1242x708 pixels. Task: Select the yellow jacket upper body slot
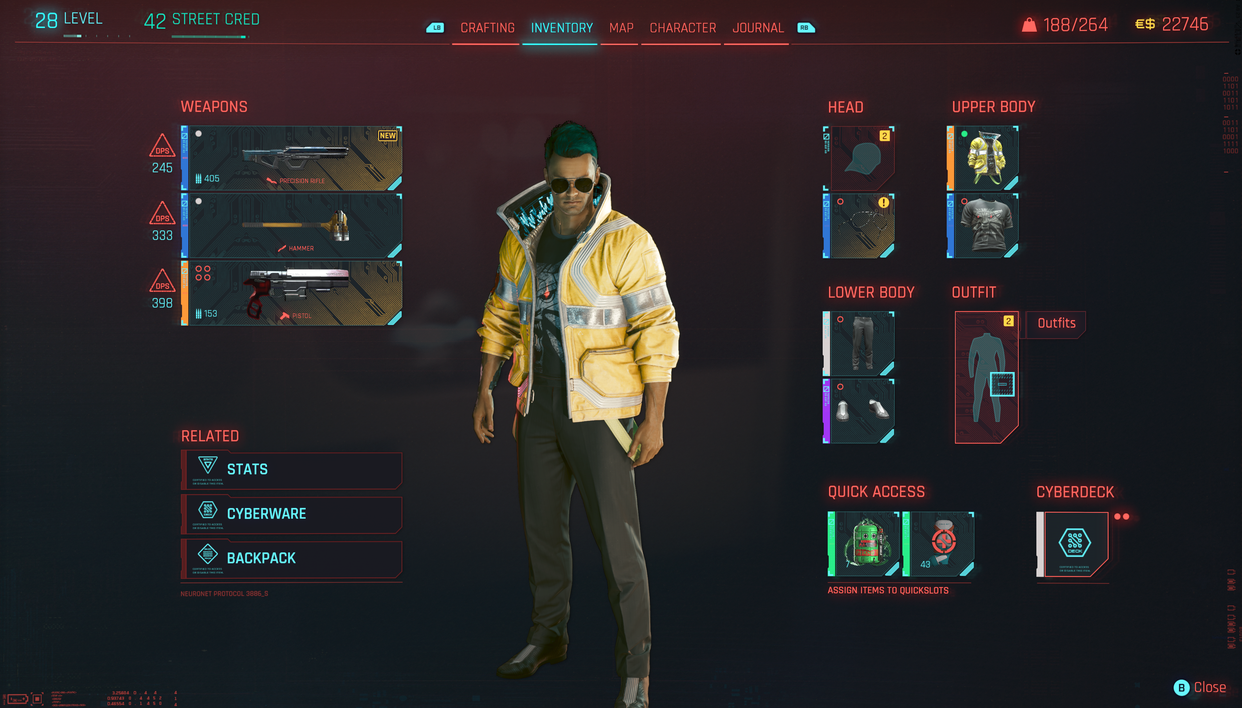983,158
